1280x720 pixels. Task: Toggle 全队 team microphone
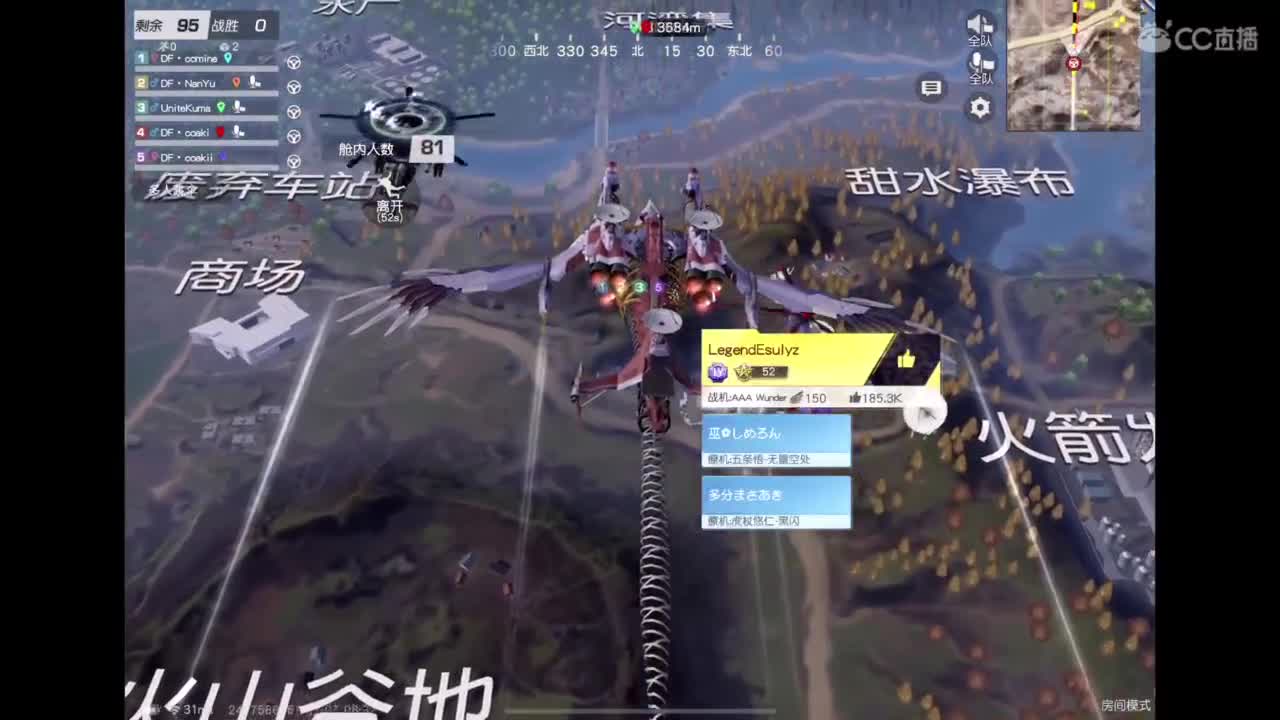(x=979, y=64)
